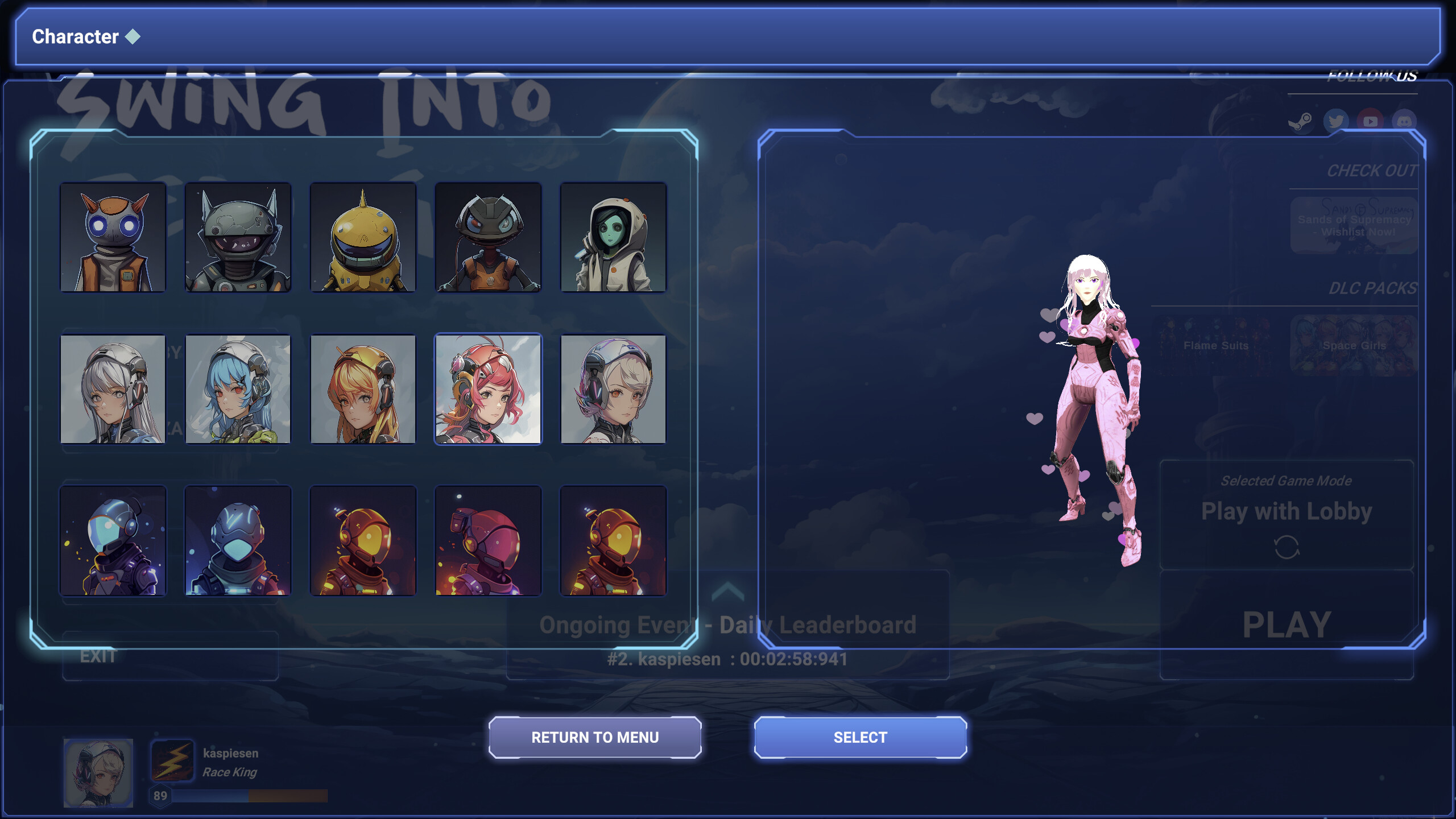
Task: Click the EXIT menu entry
Action: coord(97,657)
